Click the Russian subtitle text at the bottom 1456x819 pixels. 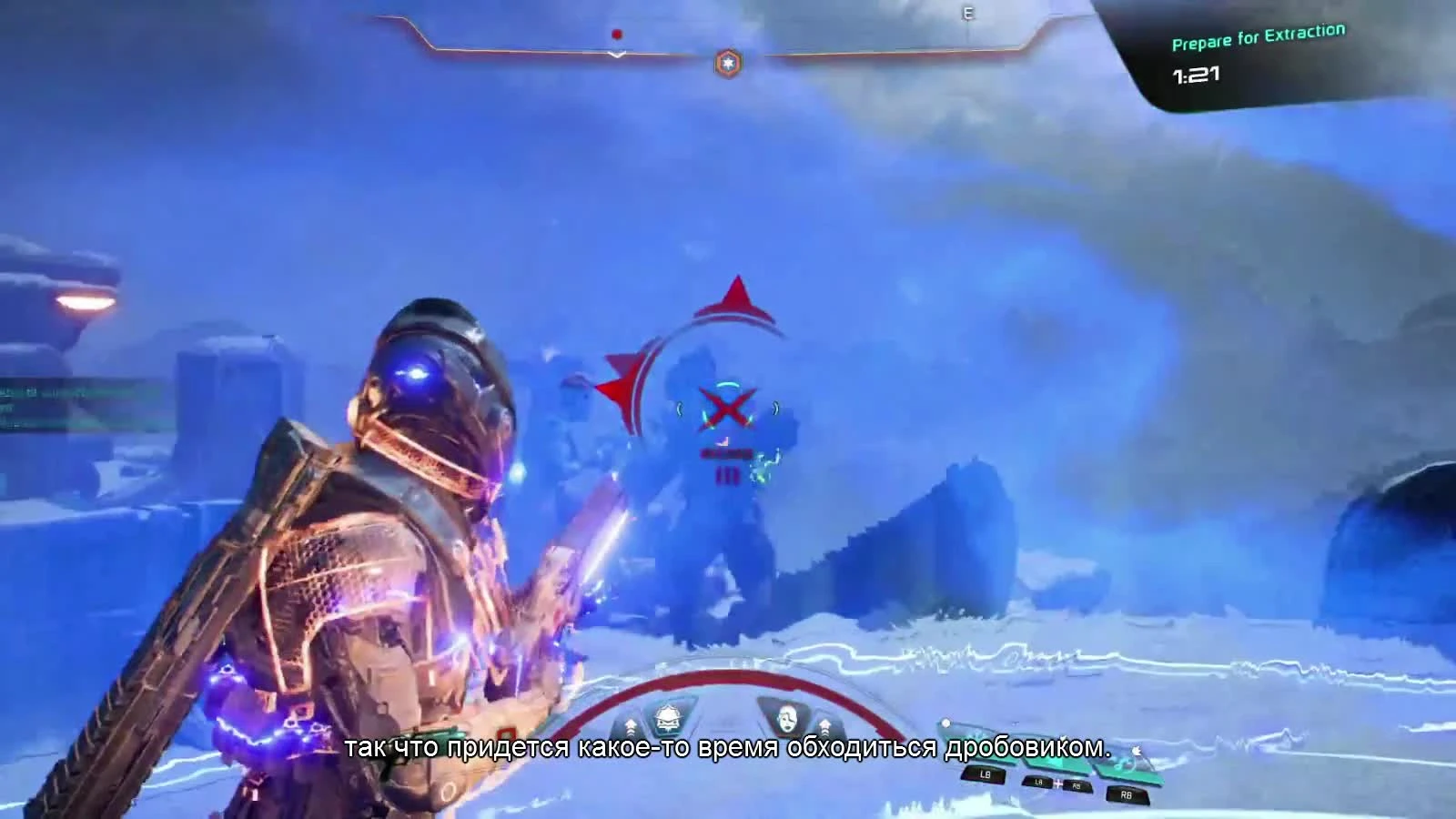pyautogui.click(x=728, y=750)
